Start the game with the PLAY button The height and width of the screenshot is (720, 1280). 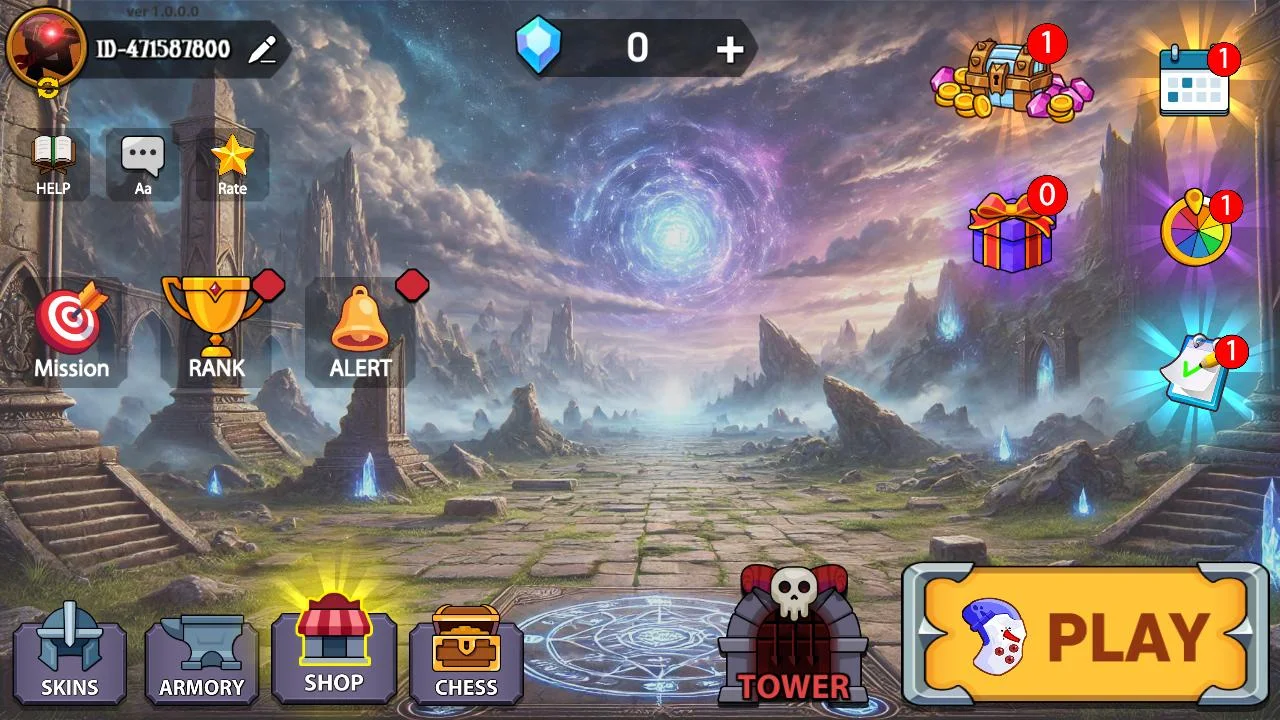click(x=1086, y=636)
